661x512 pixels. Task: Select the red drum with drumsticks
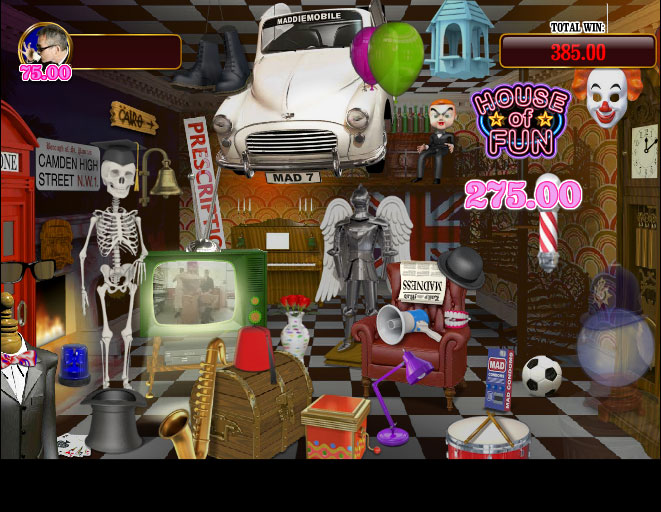click(x=487, y=438)
